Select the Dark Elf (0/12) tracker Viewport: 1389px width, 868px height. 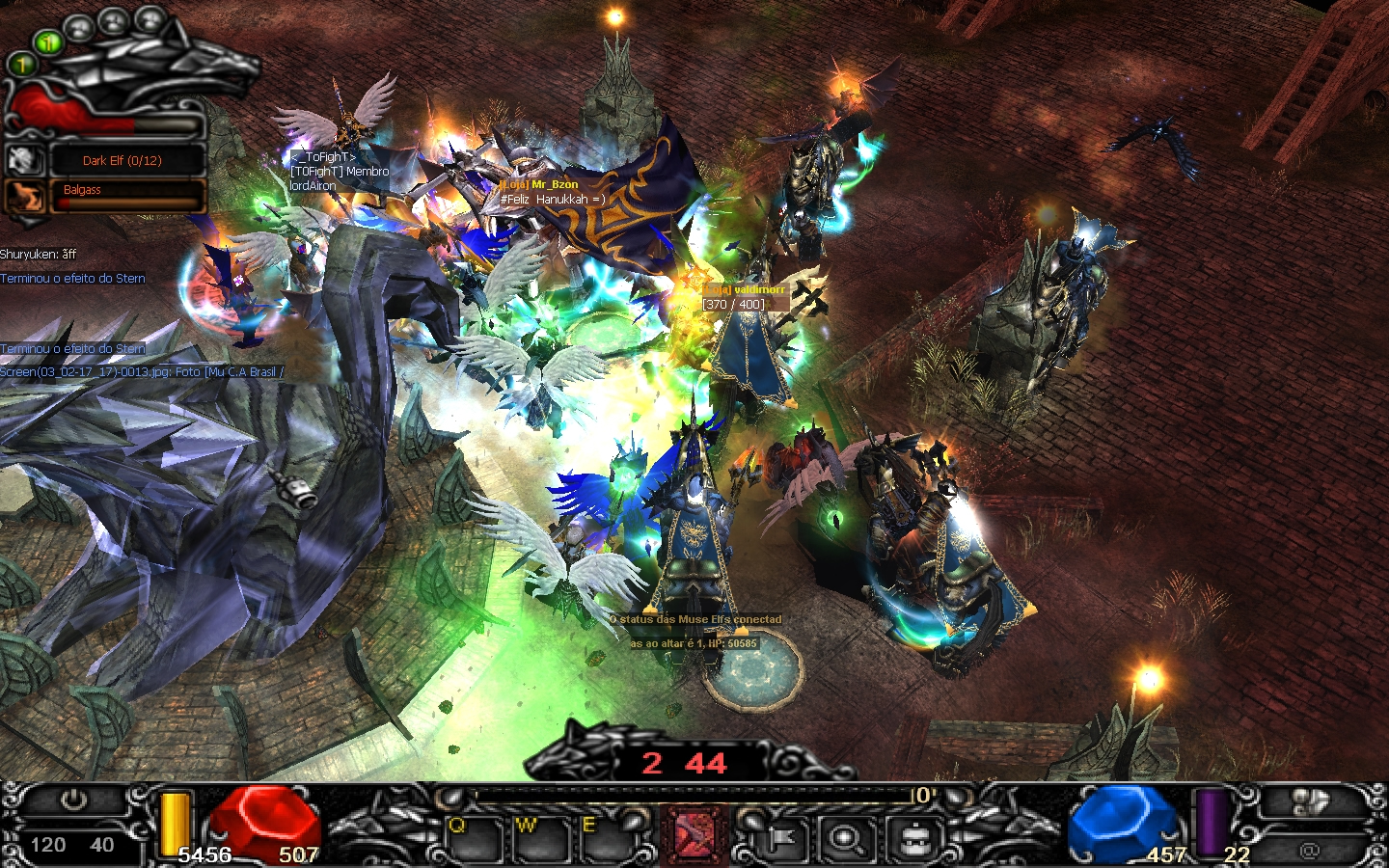[127, 160]
